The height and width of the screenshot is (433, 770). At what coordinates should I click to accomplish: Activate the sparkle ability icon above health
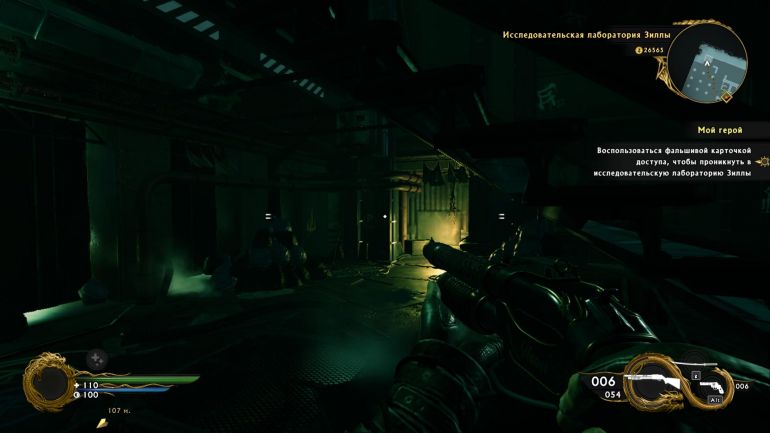click(95, 358)
